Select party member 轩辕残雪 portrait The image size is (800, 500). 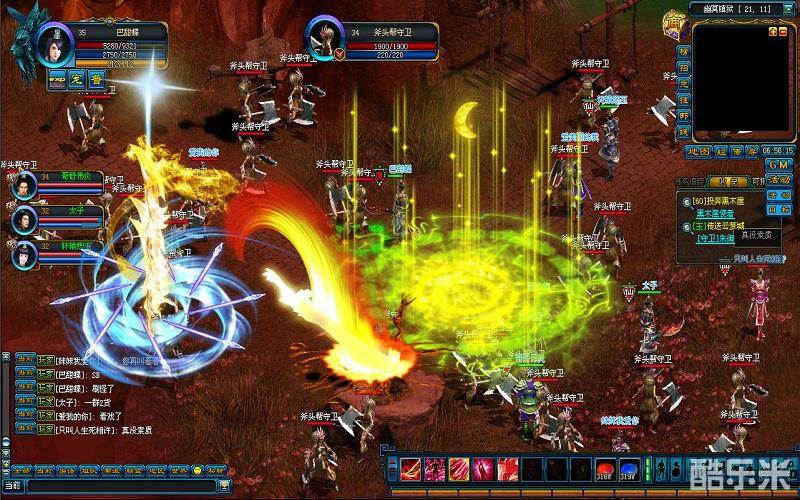(x=24, y=253)
